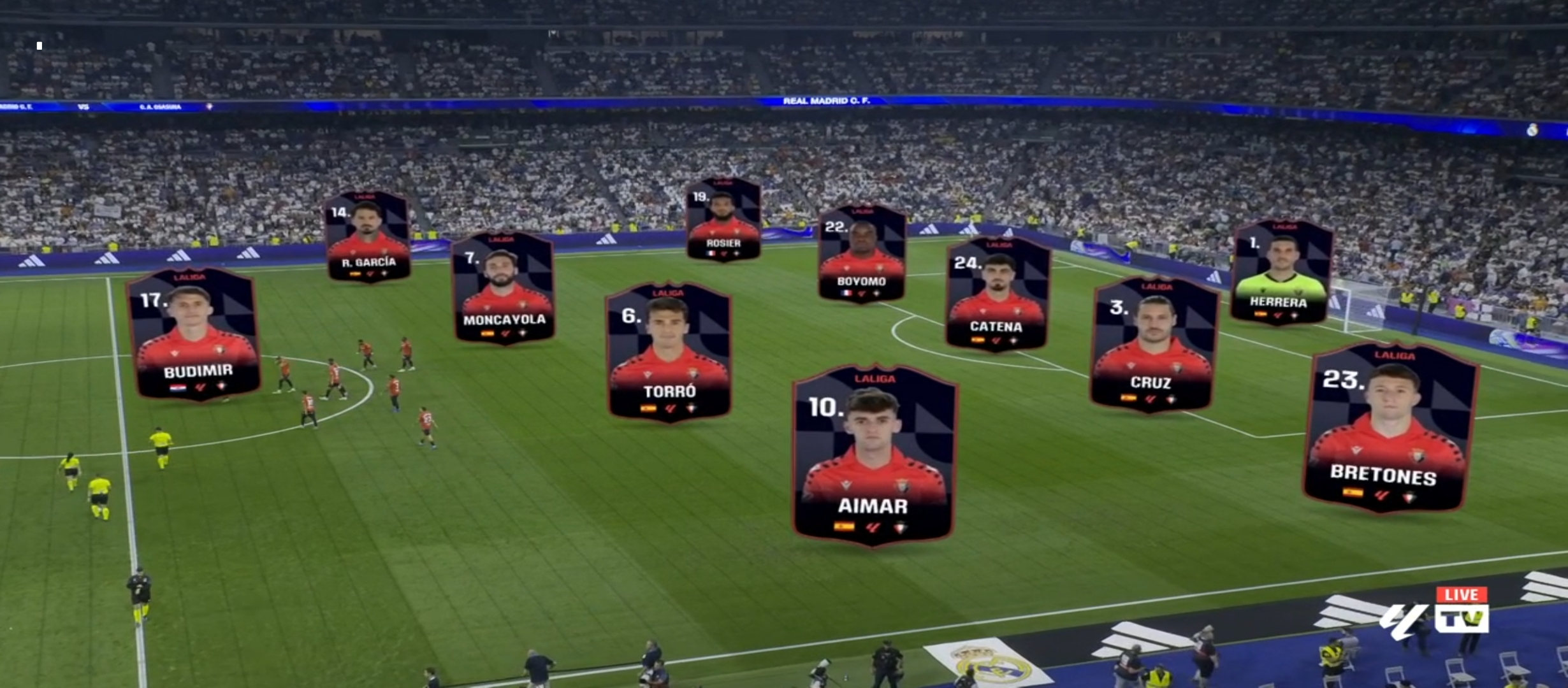Viewport: 1568px width, 688px height.
Task: Open the Rosier number 19 card
Action: click(723, 220)
